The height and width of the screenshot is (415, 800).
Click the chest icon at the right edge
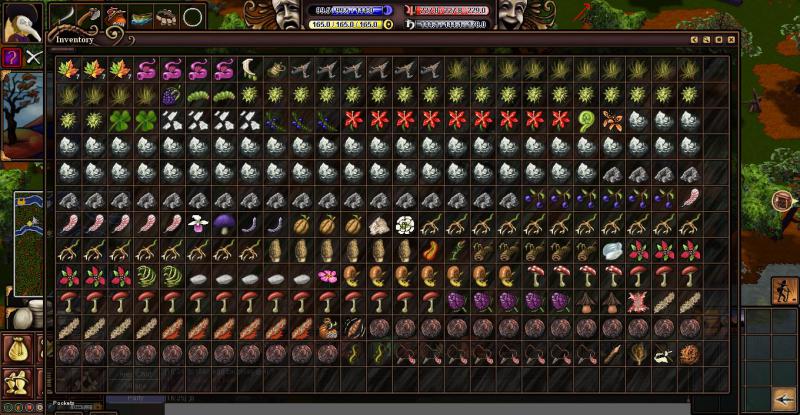(x=783, y=201)
